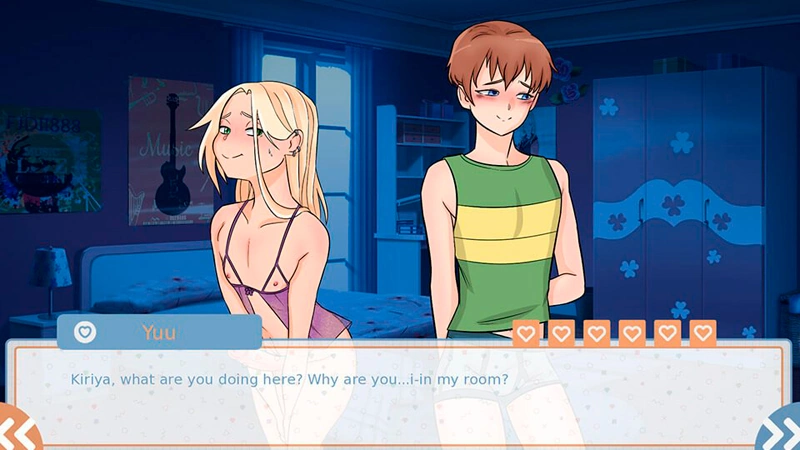Go back with the left double-arrow button

[17, 430]
